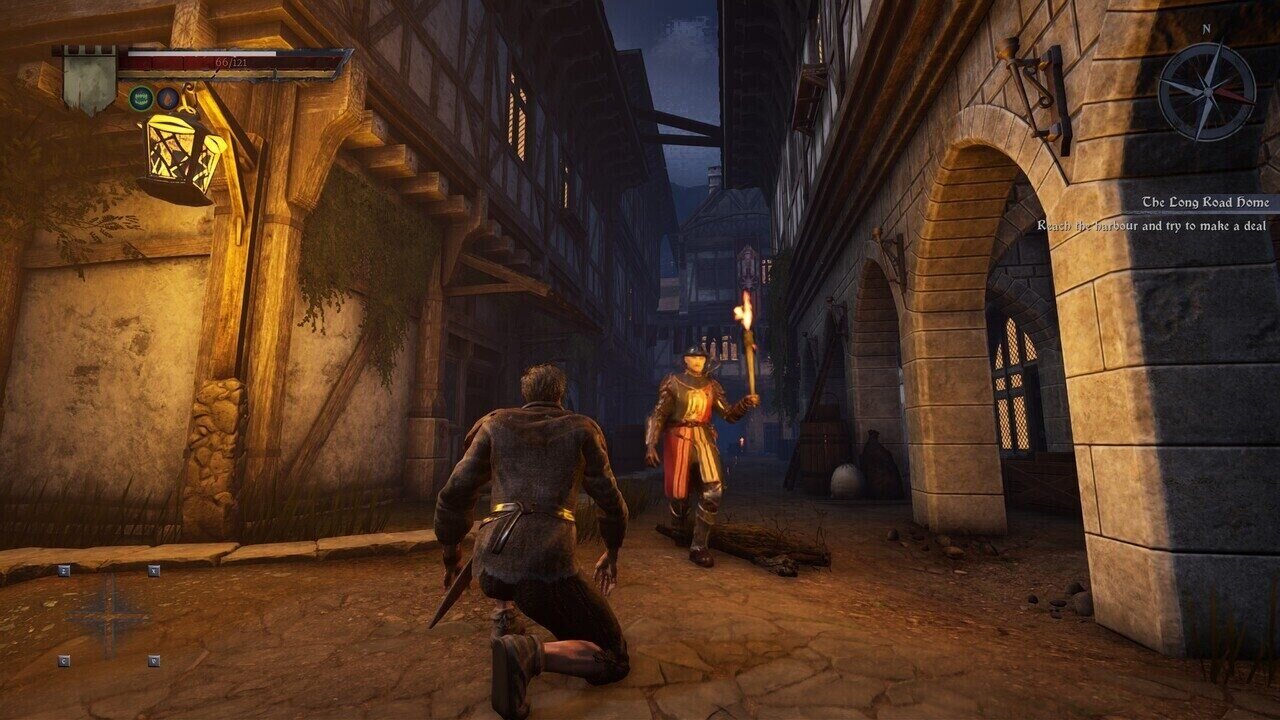Click the grey banner emblem beside the health bar
Screen dimensions: 1280x720
tap(89, 82)
